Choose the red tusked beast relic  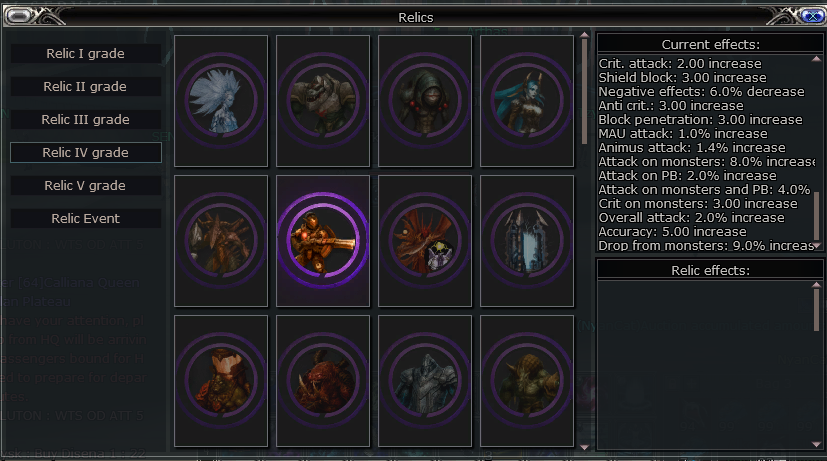click(x=323, y=380)
